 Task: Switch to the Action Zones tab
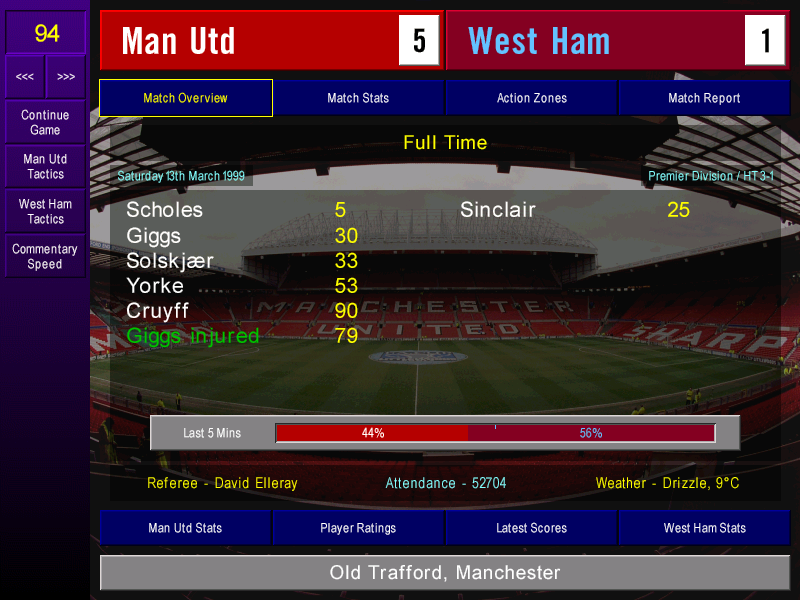coord(531,98)
